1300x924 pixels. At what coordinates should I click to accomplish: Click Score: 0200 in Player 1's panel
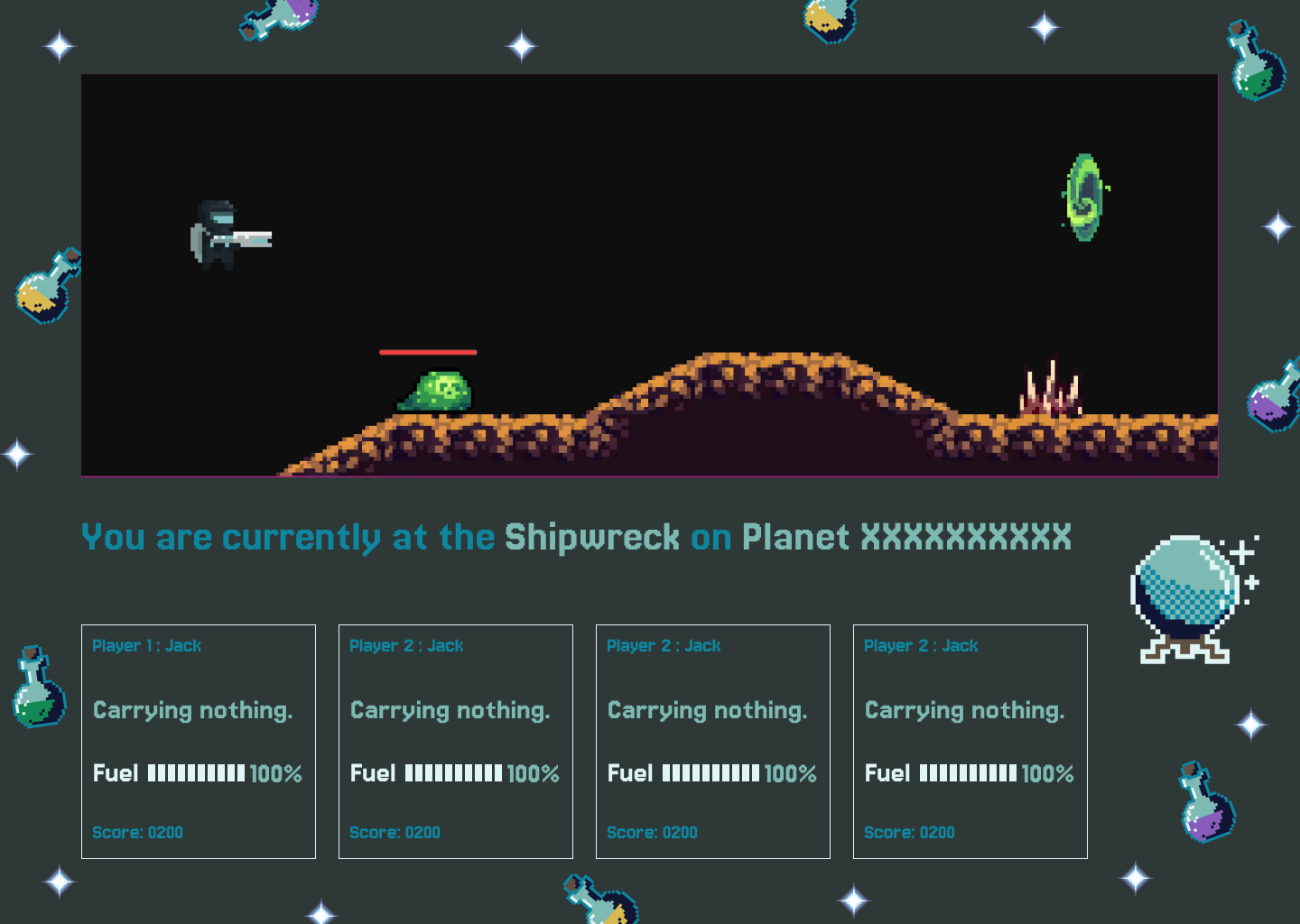138,832
